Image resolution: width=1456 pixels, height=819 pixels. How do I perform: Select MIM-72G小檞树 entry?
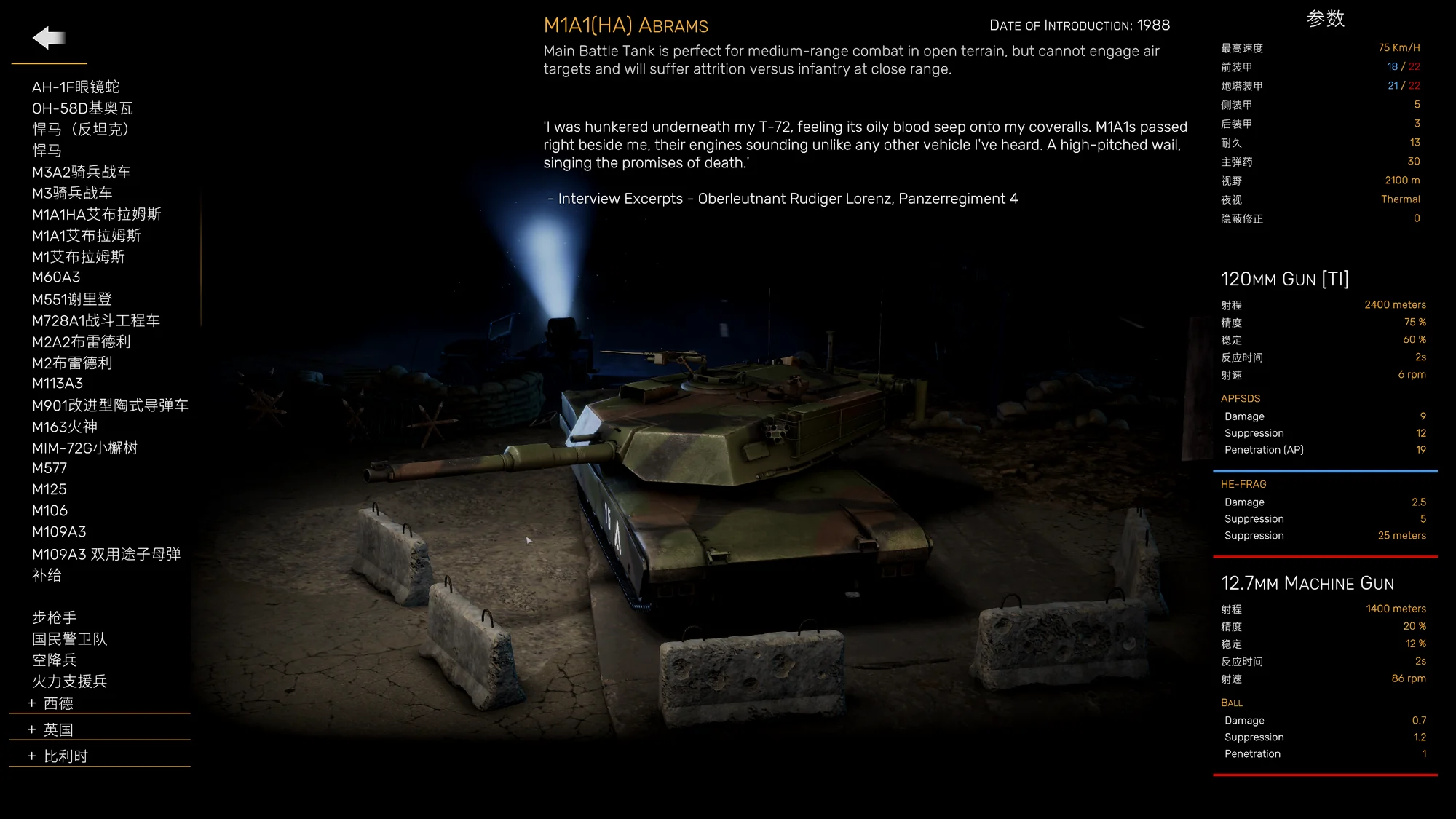point(84,448)
